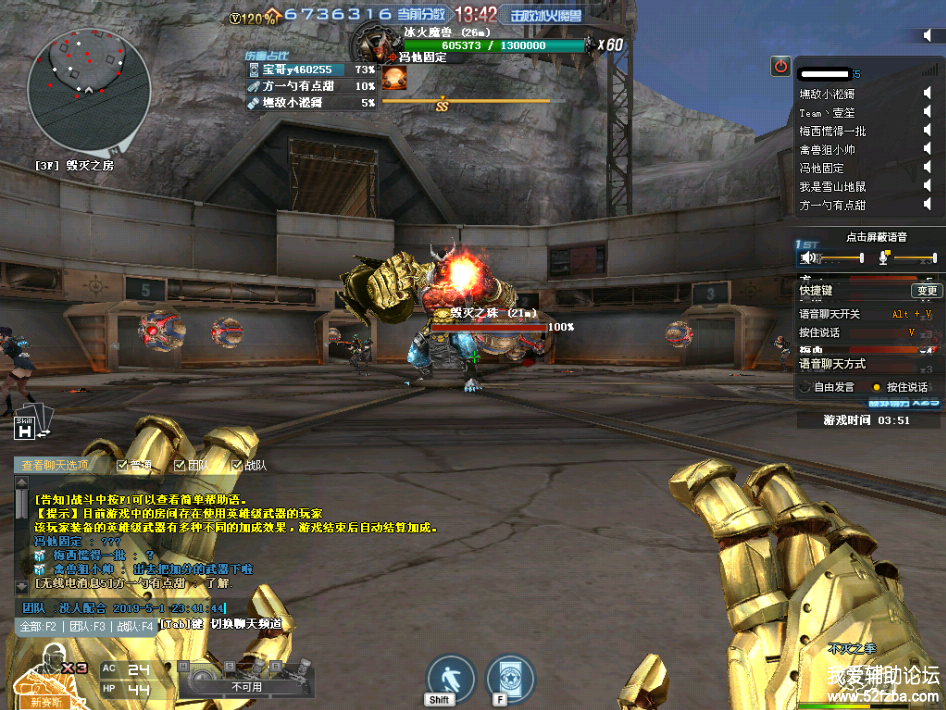Adjust the microphone volume slider
This screenshot has width=946, height=710.
click(913, 258)
